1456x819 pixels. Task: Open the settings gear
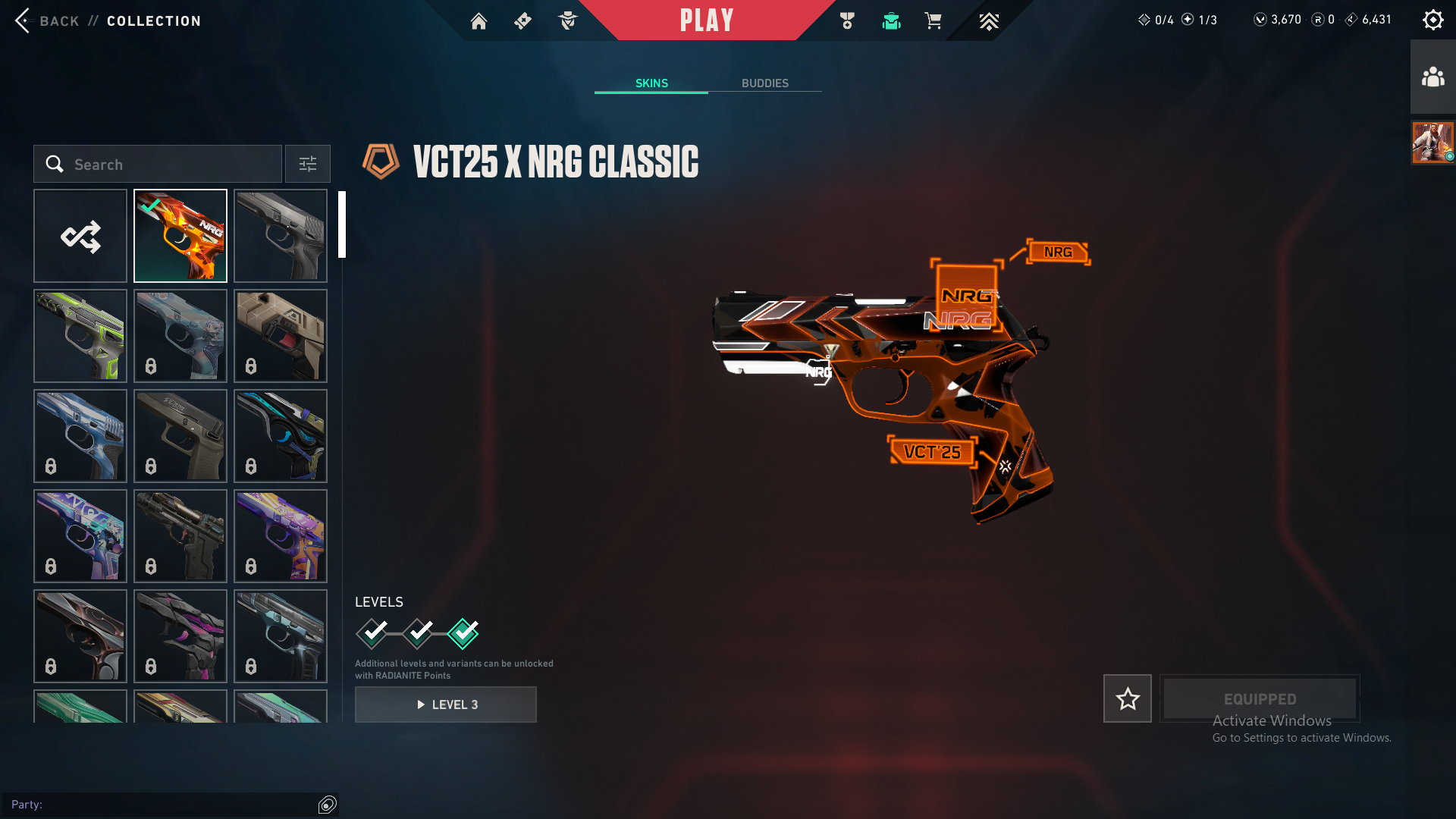tap(1432, 20)
